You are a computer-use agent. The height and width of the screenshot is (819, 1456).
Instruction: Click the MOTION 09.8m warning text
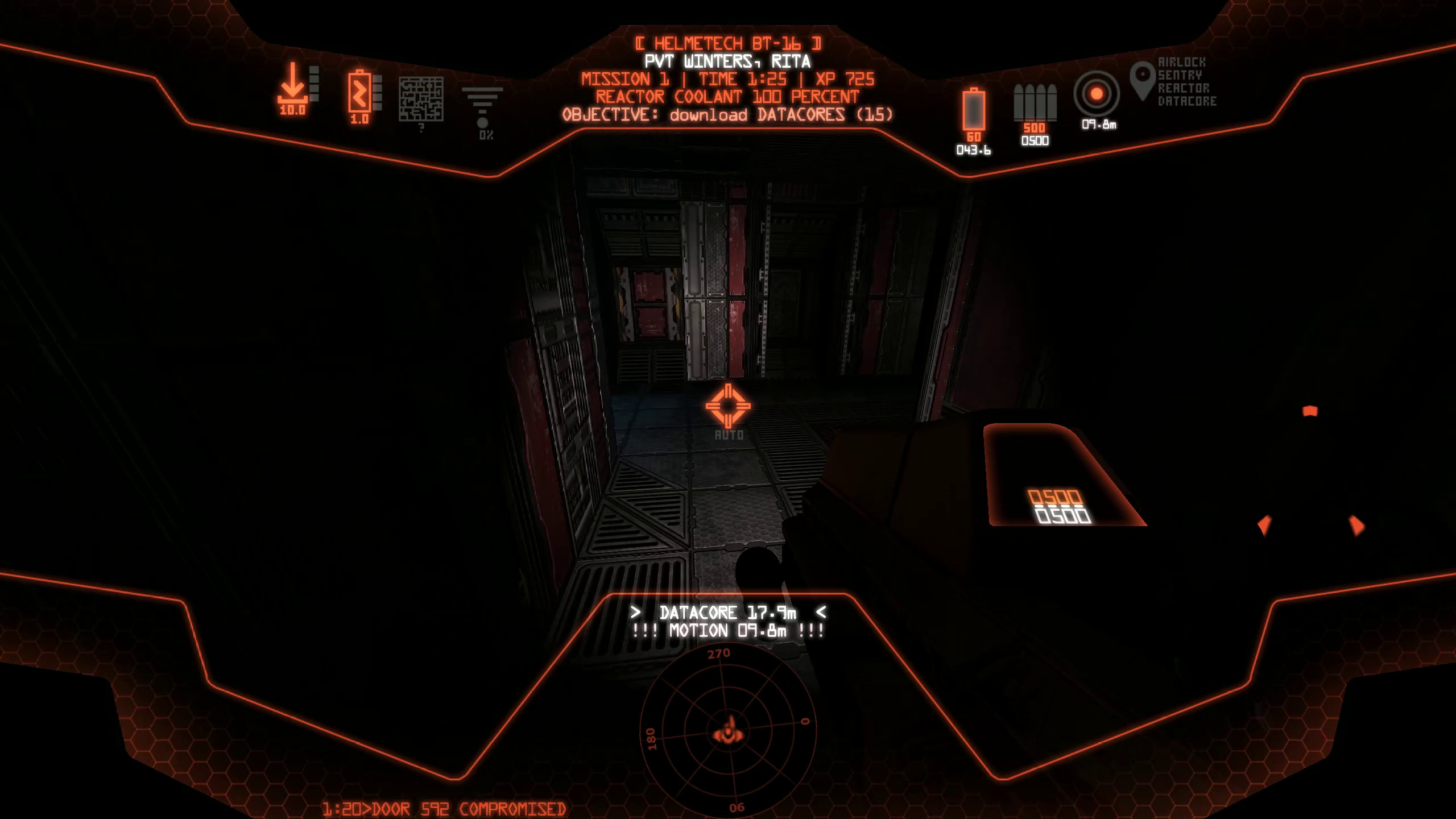click(728, 631)
